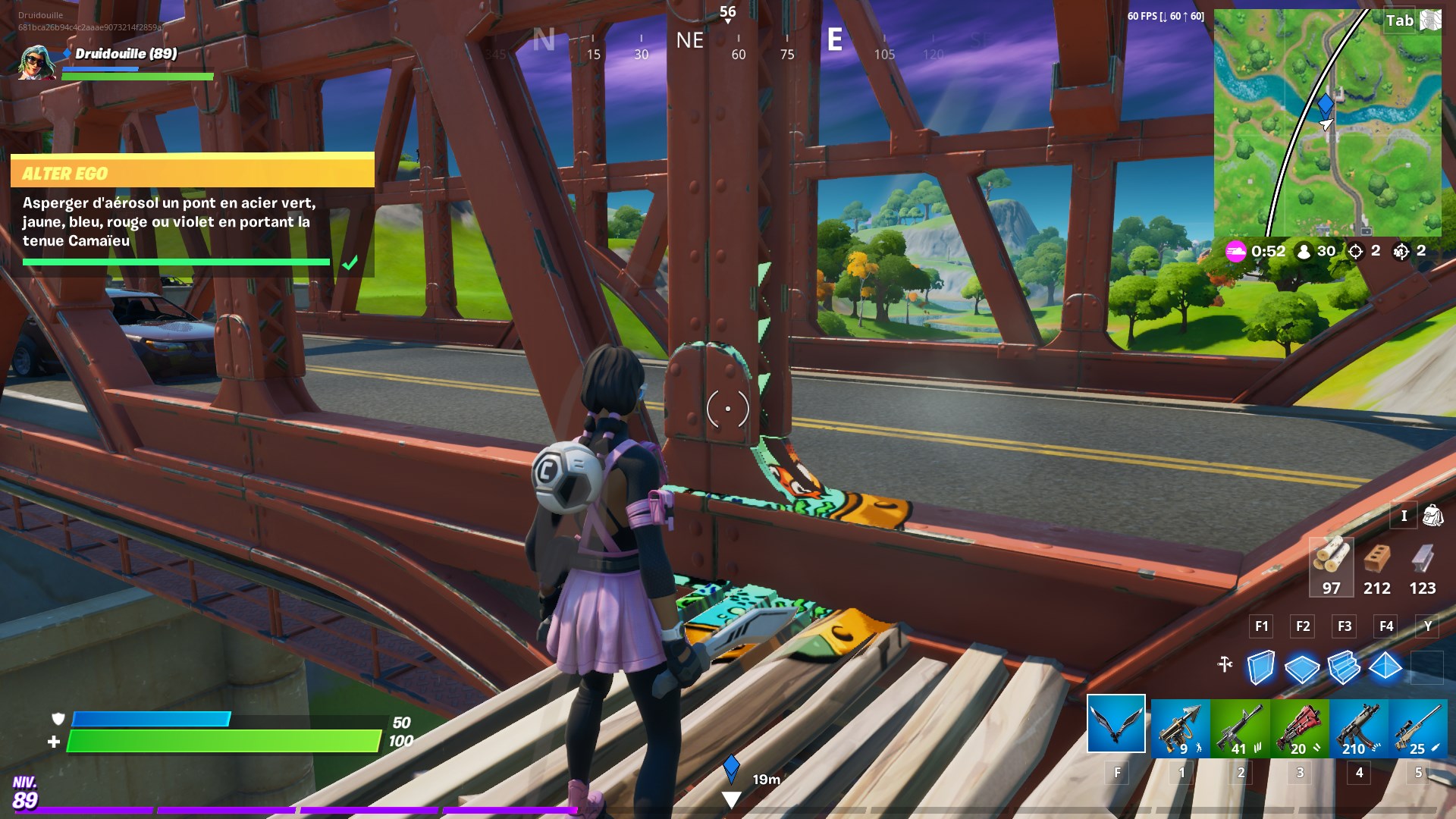
Task: Select the wood material showing 97
Action: pyautogui.click(x=1332, y=567)
